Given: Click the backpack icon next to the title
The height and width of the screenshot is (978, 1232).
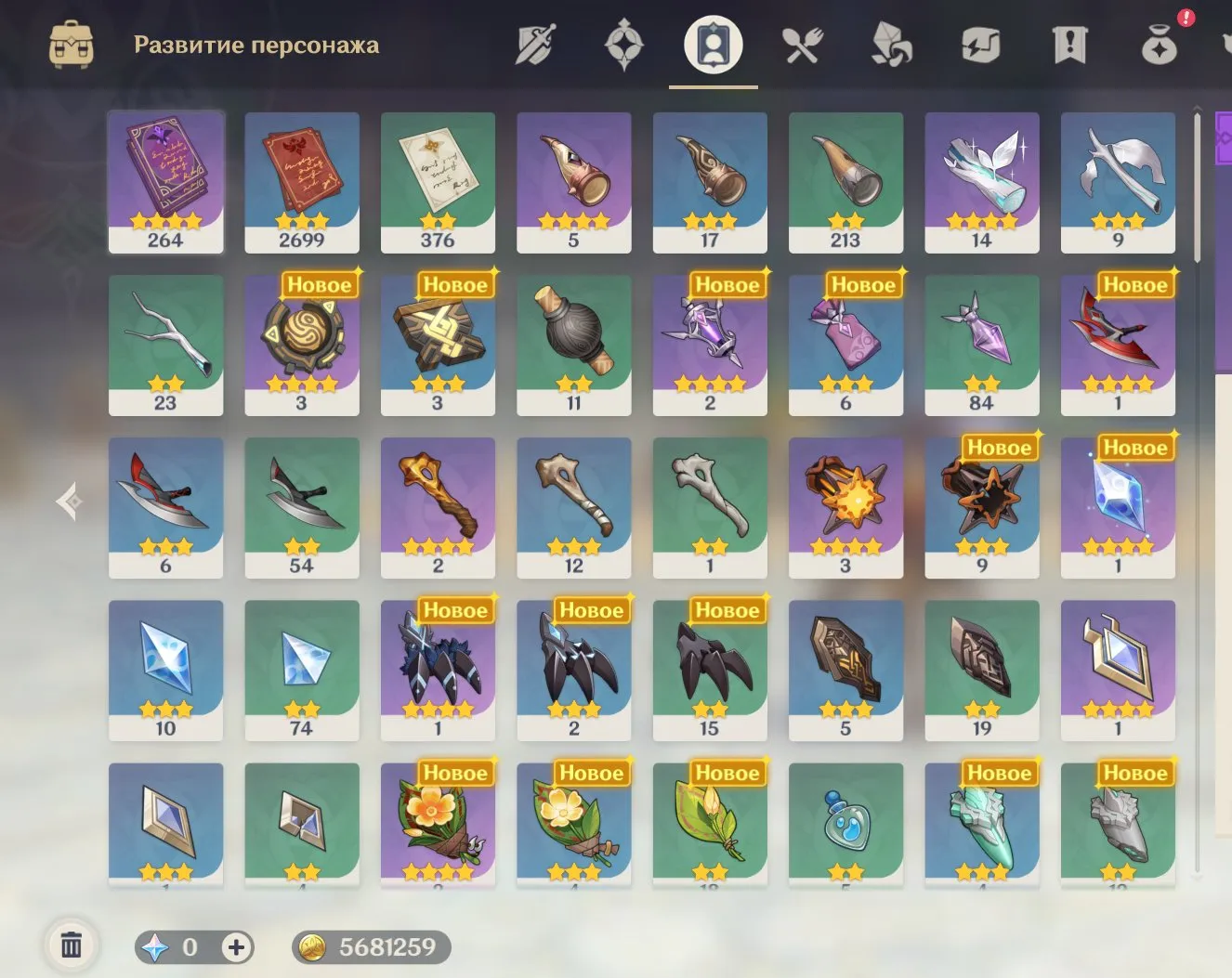Looking at the screenshot, I should (x=70, y=42).
